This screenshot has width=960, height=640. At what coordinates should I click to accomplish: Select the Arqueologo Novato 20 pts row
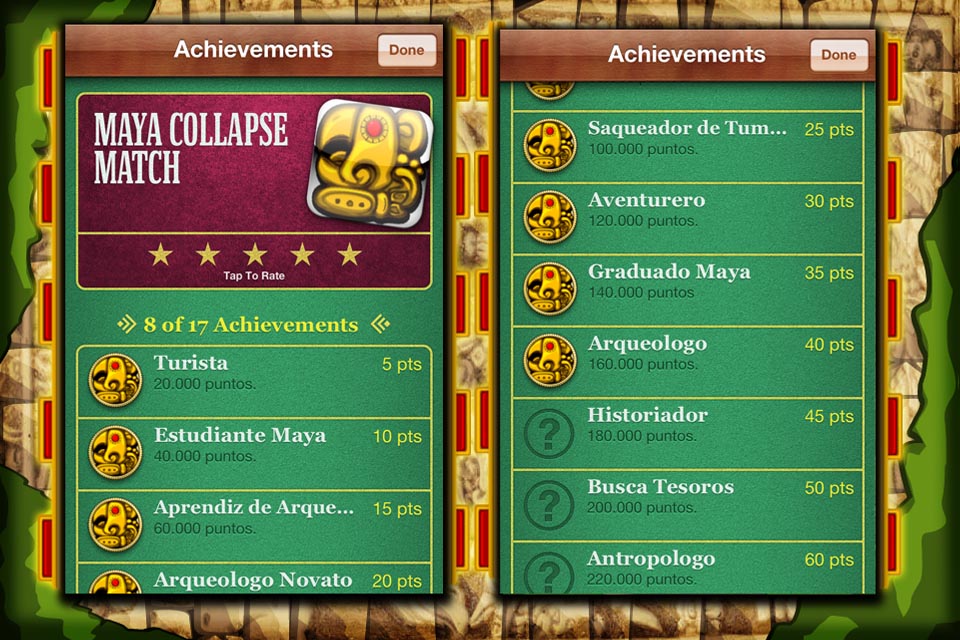tap(255, 579)
